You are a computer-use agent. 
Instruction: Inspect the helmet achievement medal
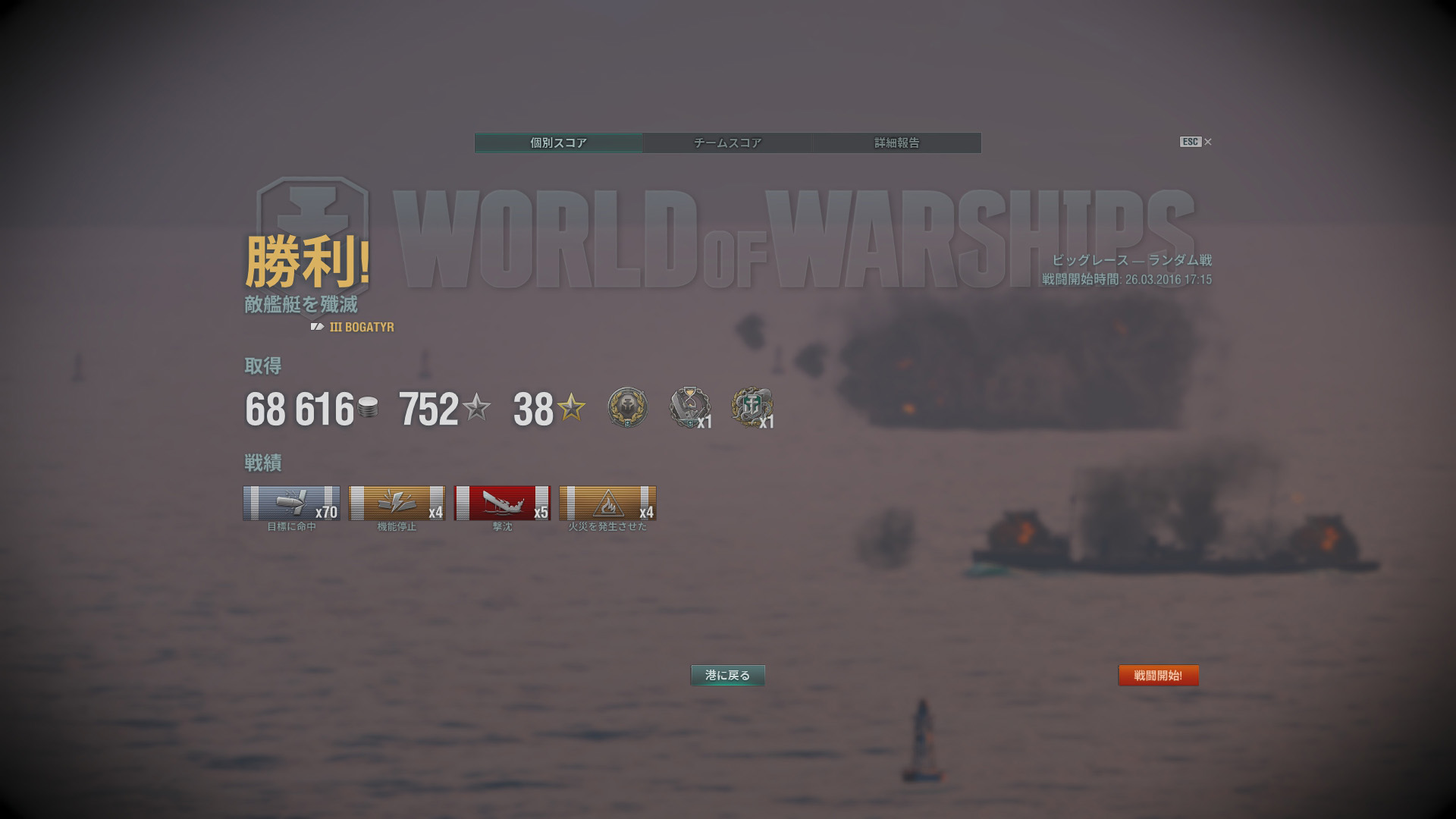(628, 408)
